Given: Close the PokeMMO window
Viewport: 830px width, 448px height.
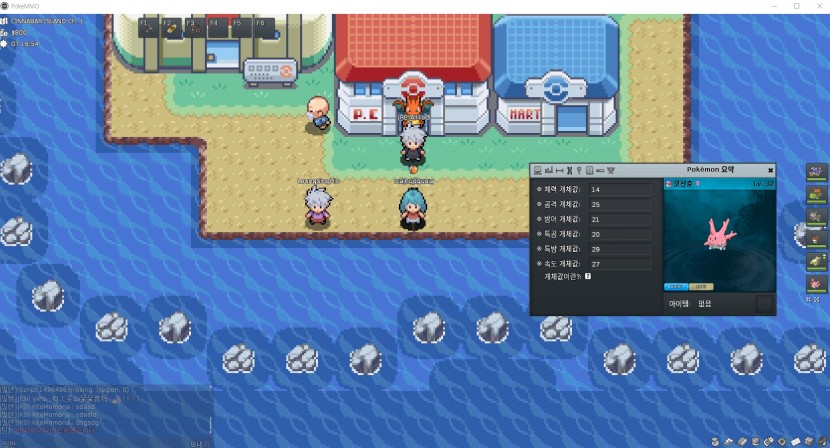Looking at the screenshot, I should click(x=817, y=6).
